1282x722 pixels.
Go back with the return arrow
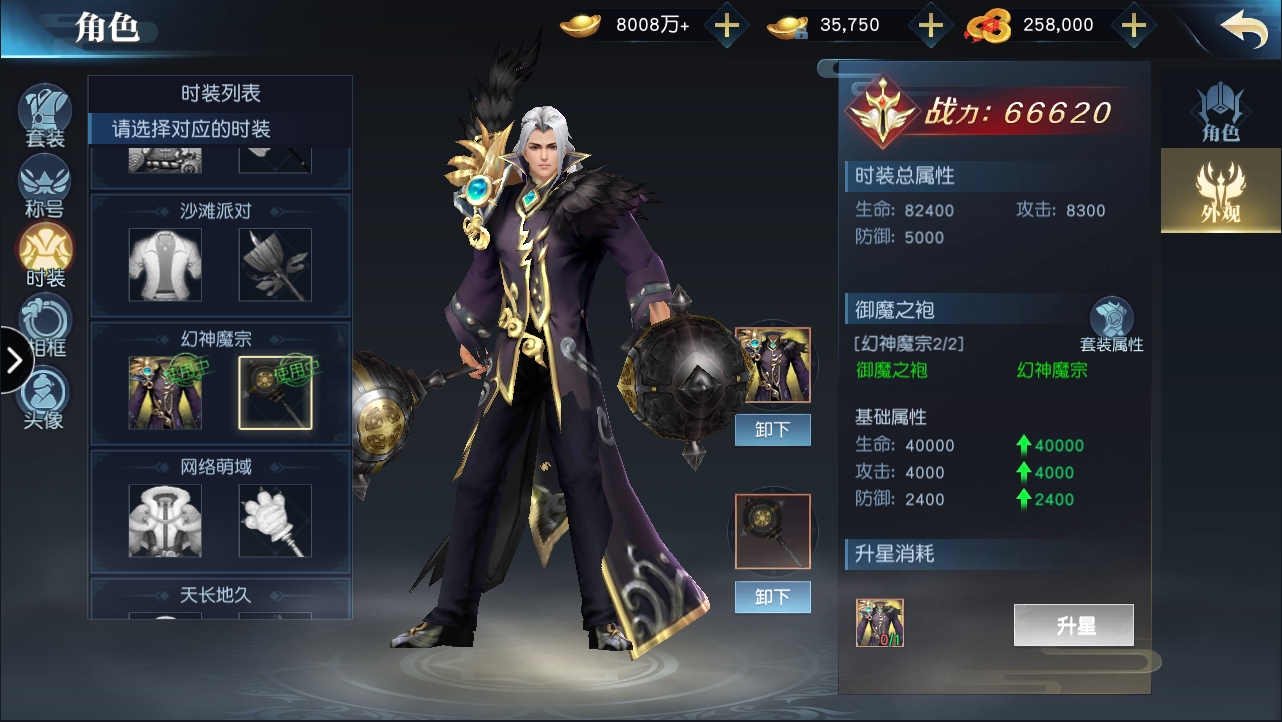pyautogui.click(x=1243, y=27)
